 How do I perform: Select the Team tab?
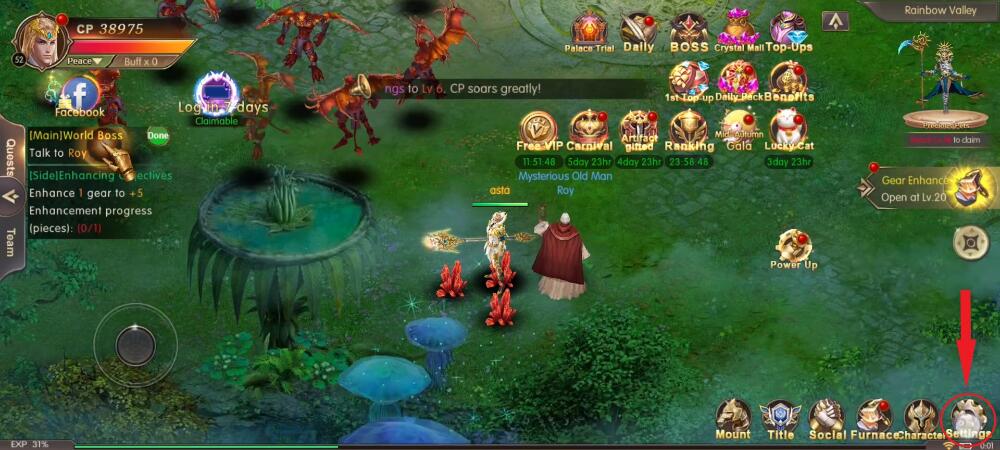[11, 242]
